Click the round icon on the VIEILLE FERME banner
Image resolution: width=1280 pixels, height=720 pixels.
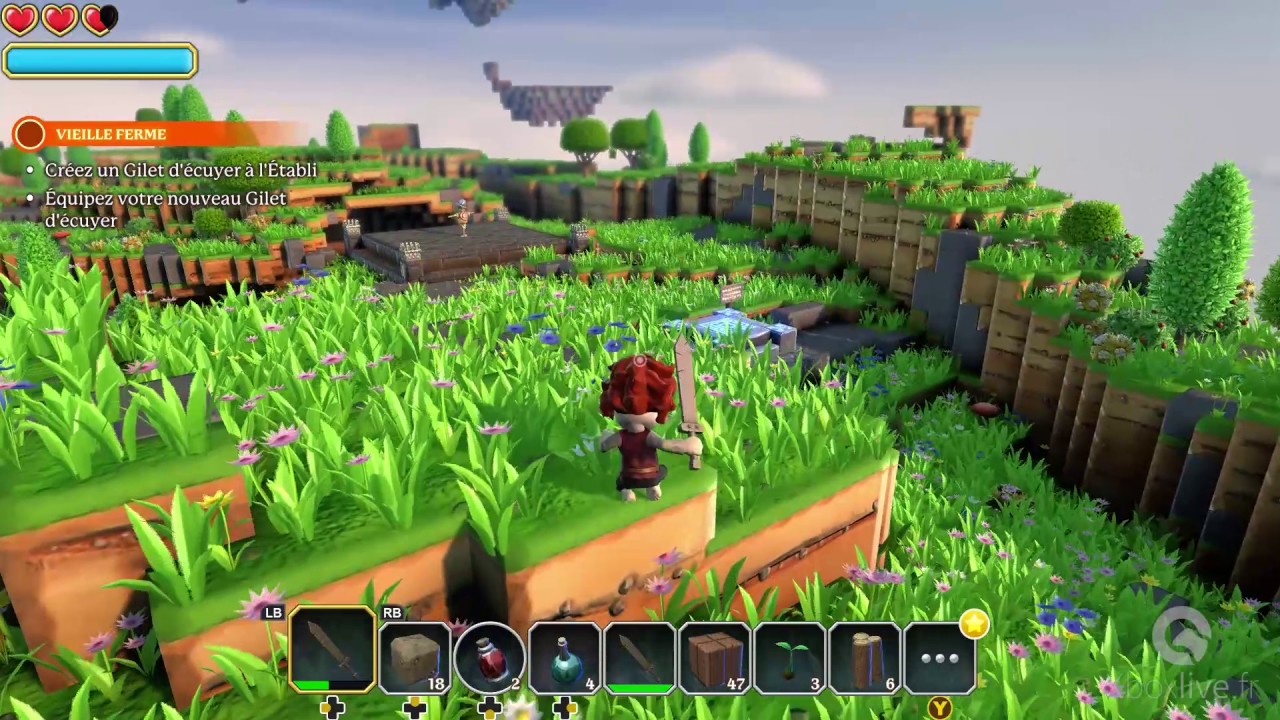click(29, 134)
